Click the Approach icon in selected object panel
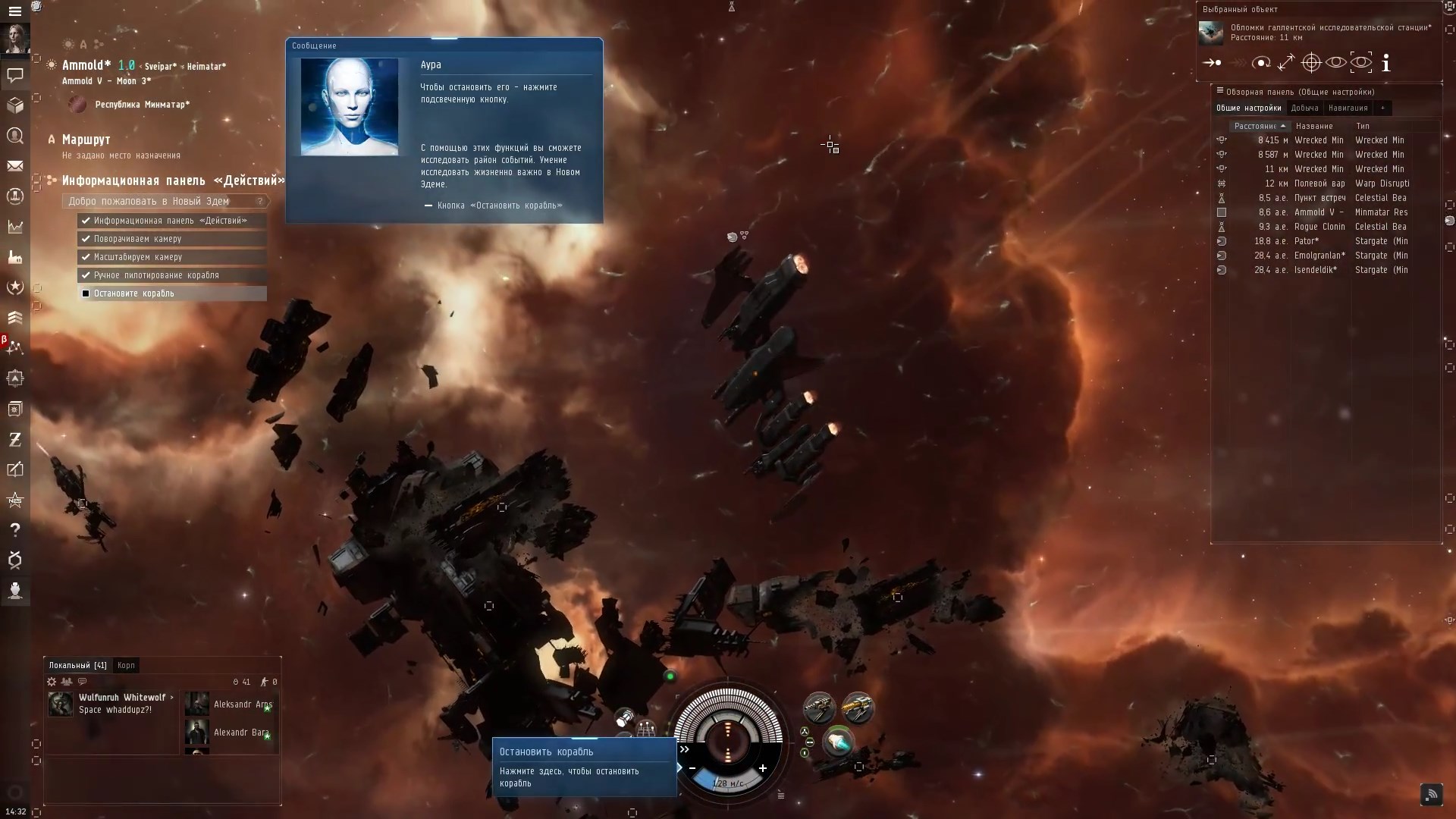Image resolution: width=1456 pixels, height=819 pixels. (1212, 64)
